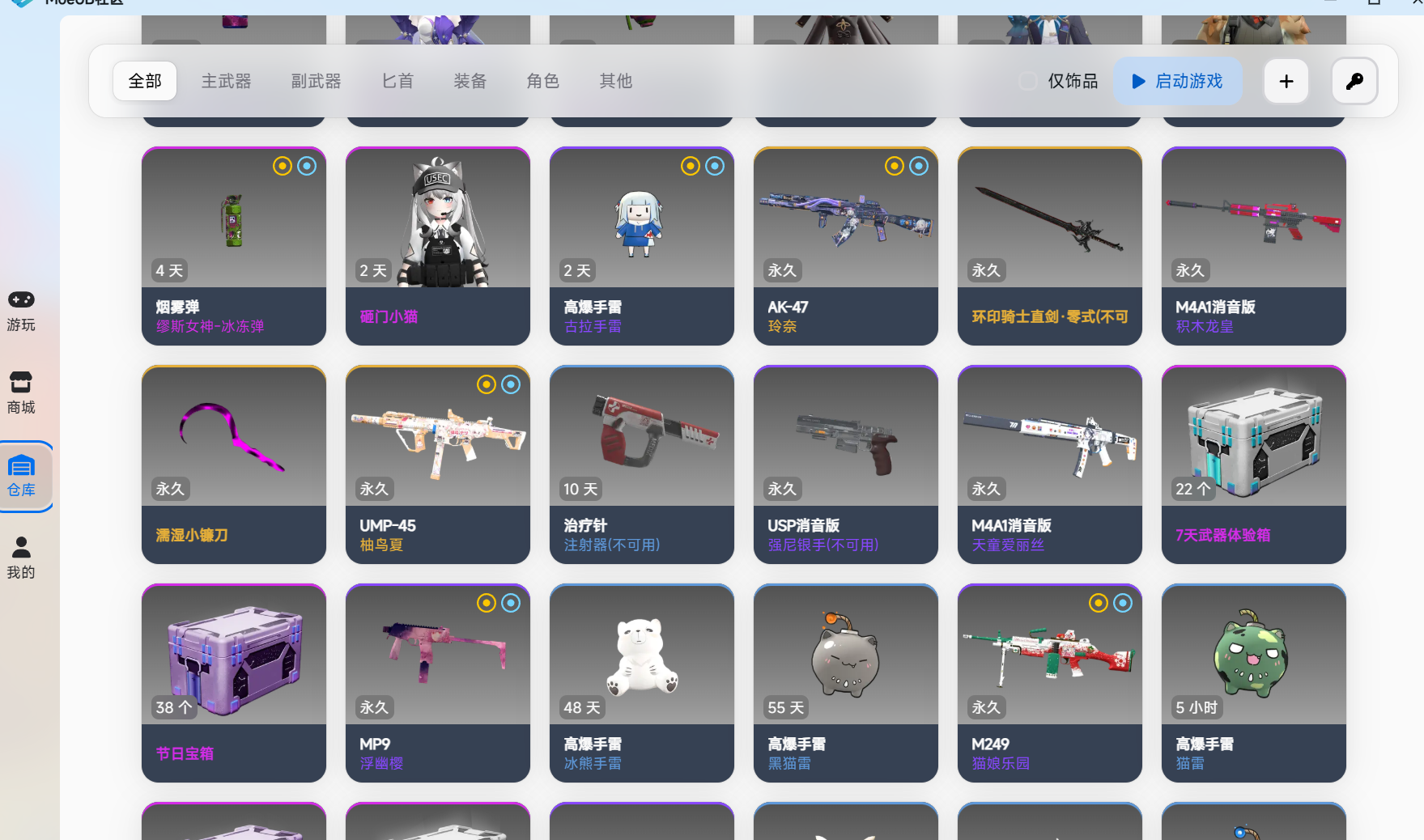
Task: Open the 商城 store sidebar icon
Action: click(x=21, y=392)
